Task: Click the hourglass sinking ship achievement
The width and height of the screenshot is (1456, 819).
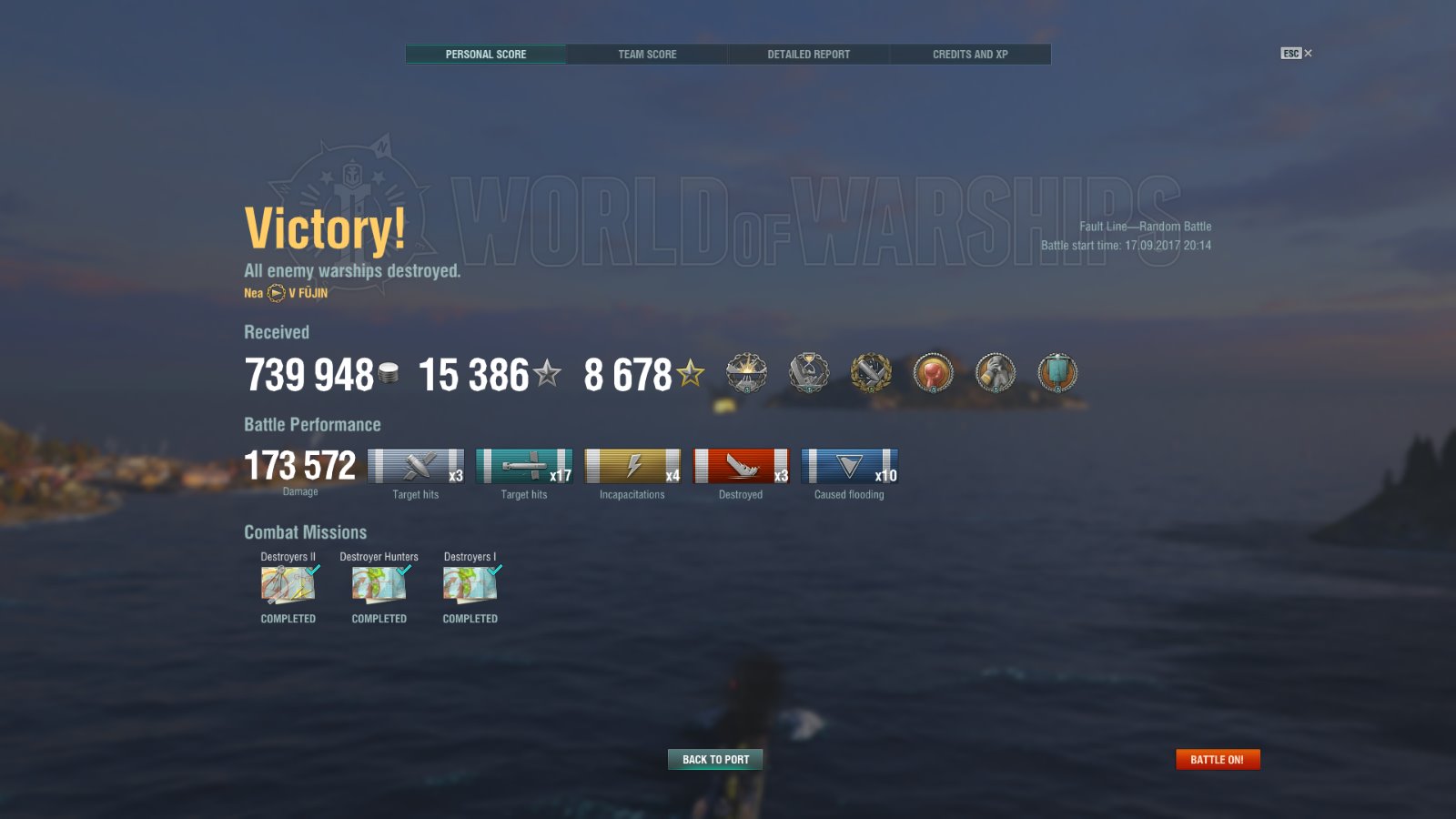Action: 808,373
